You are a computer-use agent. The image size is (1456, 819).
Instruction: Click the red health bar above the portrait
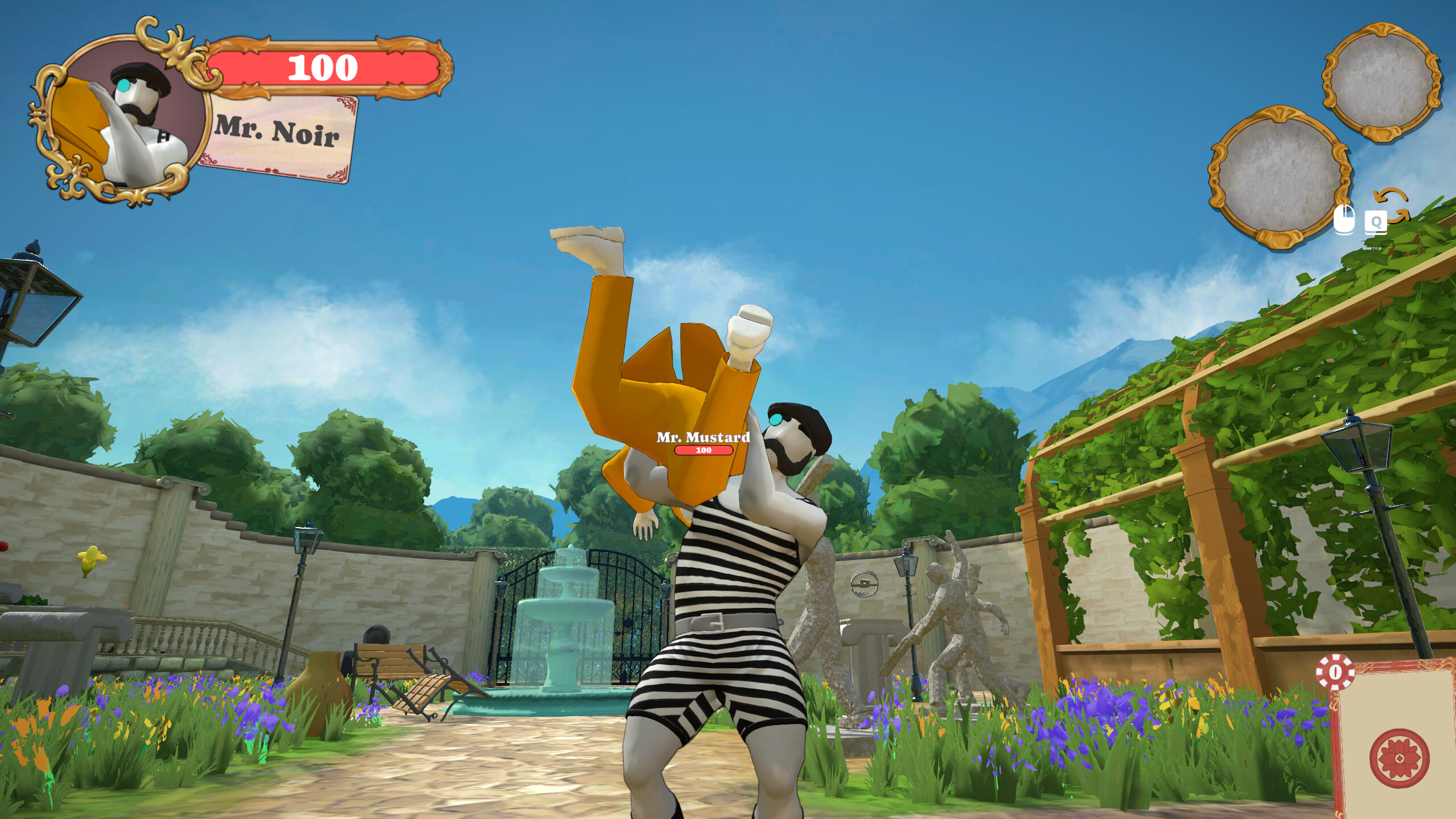[x=322, y=67]
